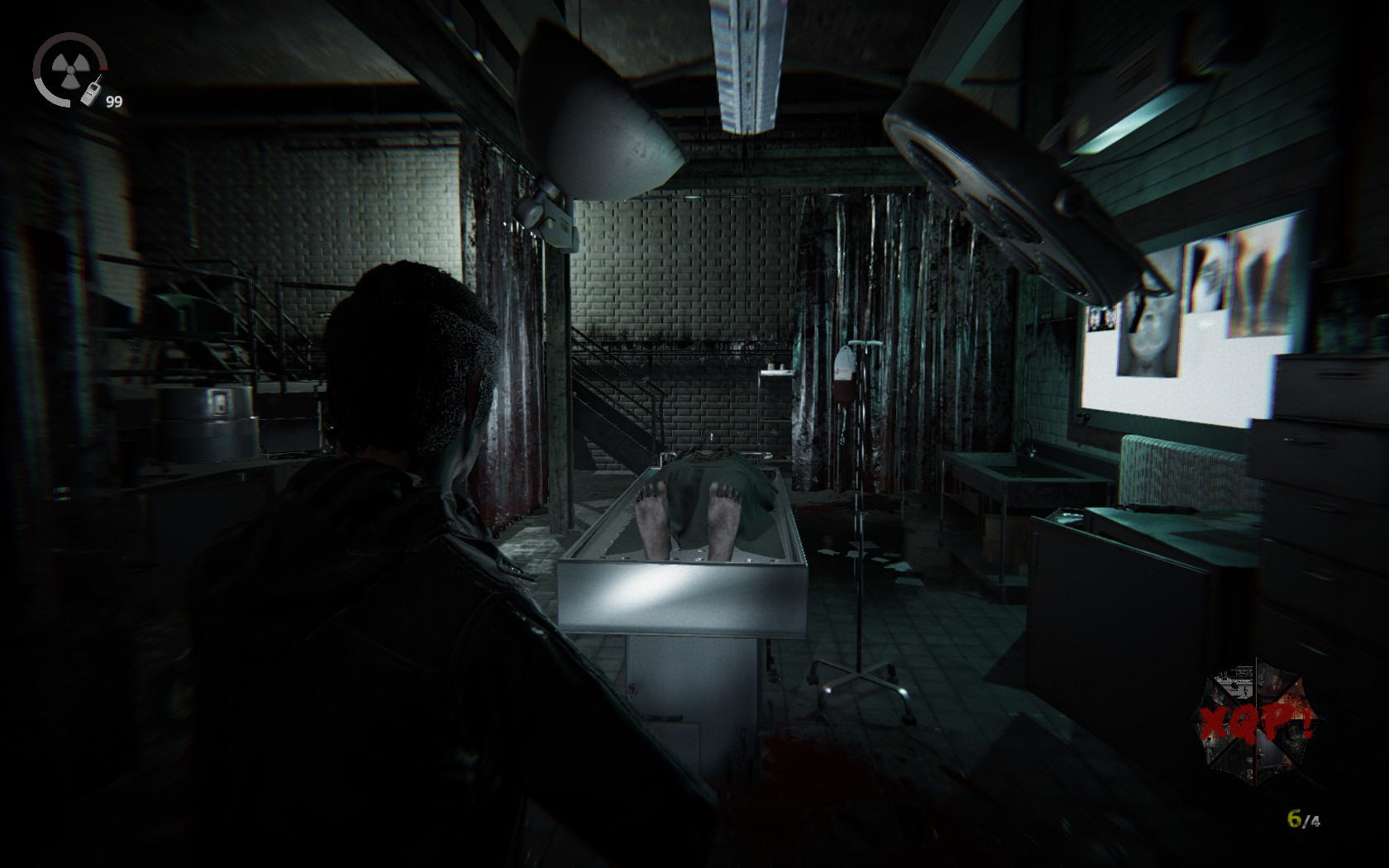Open the umbrella emblem with red lettering
The width and height of the screenshot is (1389, 868).
click(x=1254, y=722)
